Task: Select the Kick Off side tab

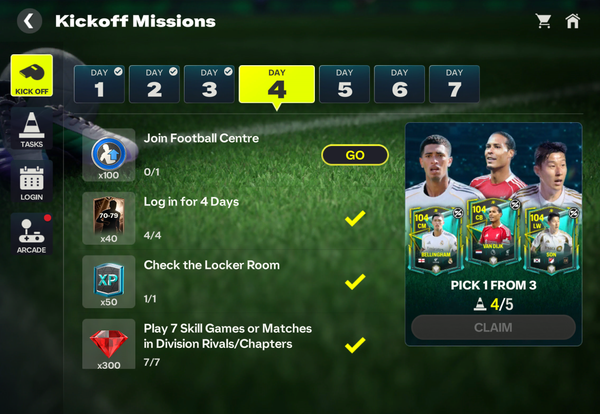Action: pos(32,76)
